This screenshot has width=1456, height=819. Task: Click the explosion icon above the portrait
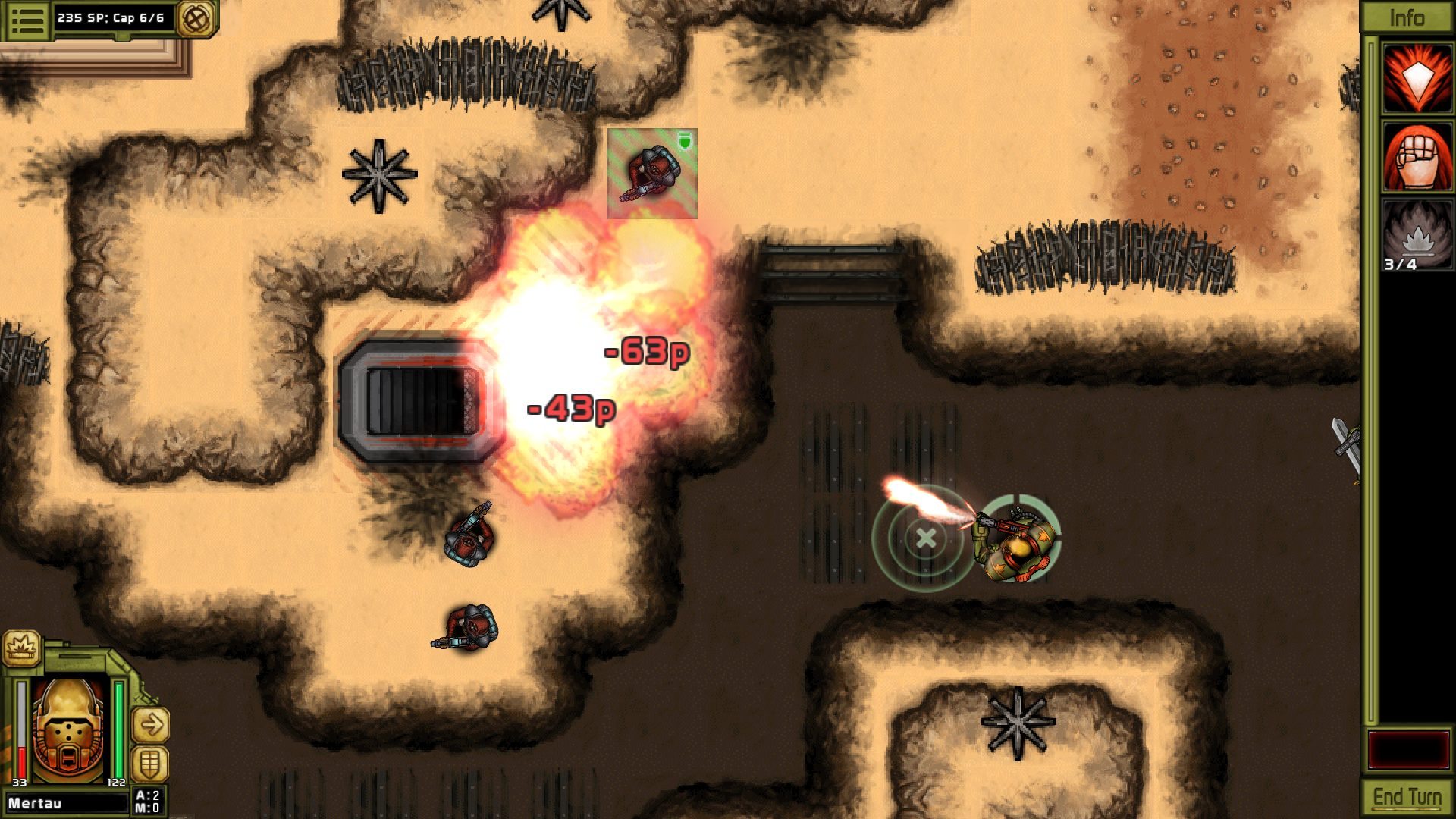[x=20, y=649]
